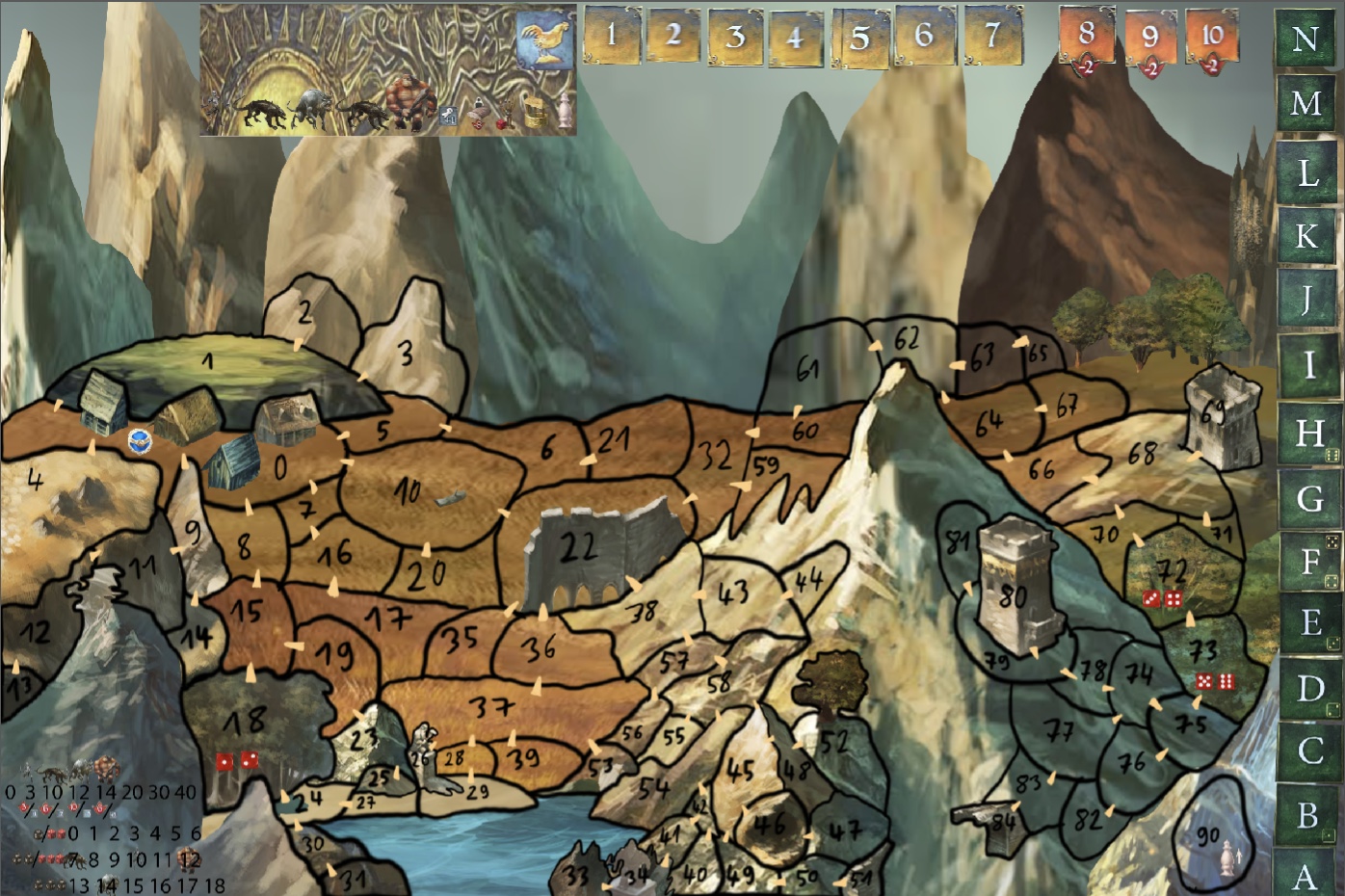
Task: Select letter N on the legend track
Action: coord(1305,39)
